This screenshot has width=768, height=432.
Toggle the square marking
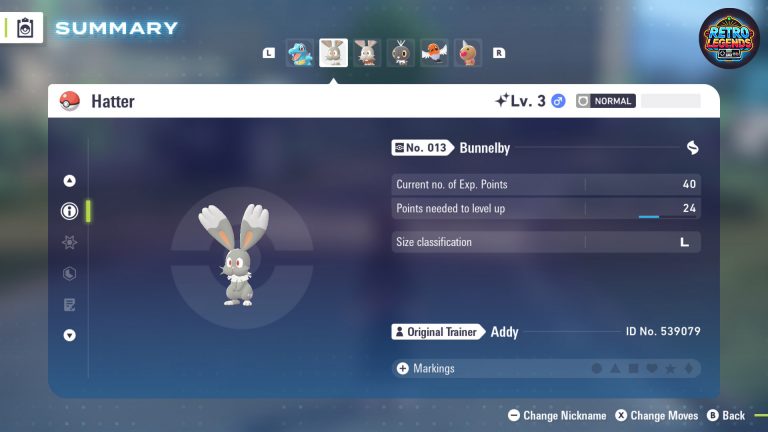(x=633, y=369)
